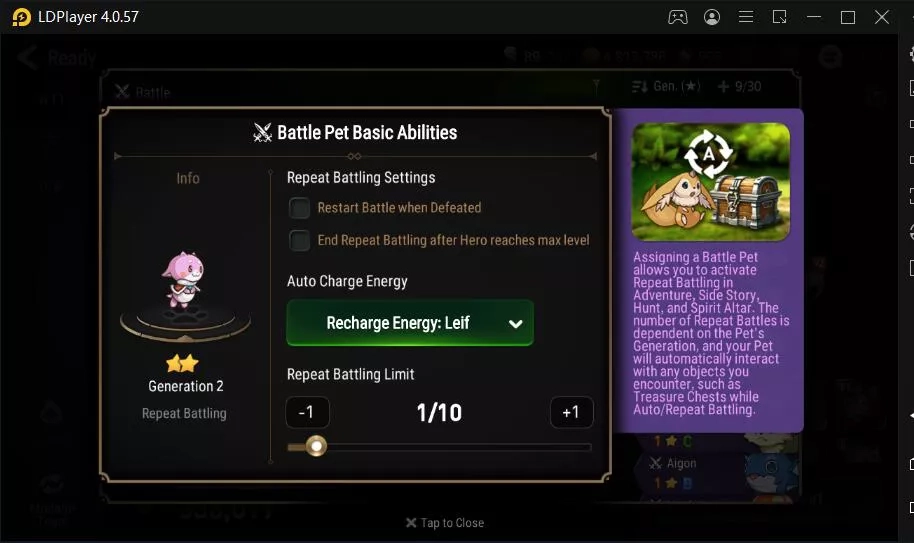This screenshot has width=914, height=543.
Task: Minimize the LDPlayer window
Action: click(814, 17)
